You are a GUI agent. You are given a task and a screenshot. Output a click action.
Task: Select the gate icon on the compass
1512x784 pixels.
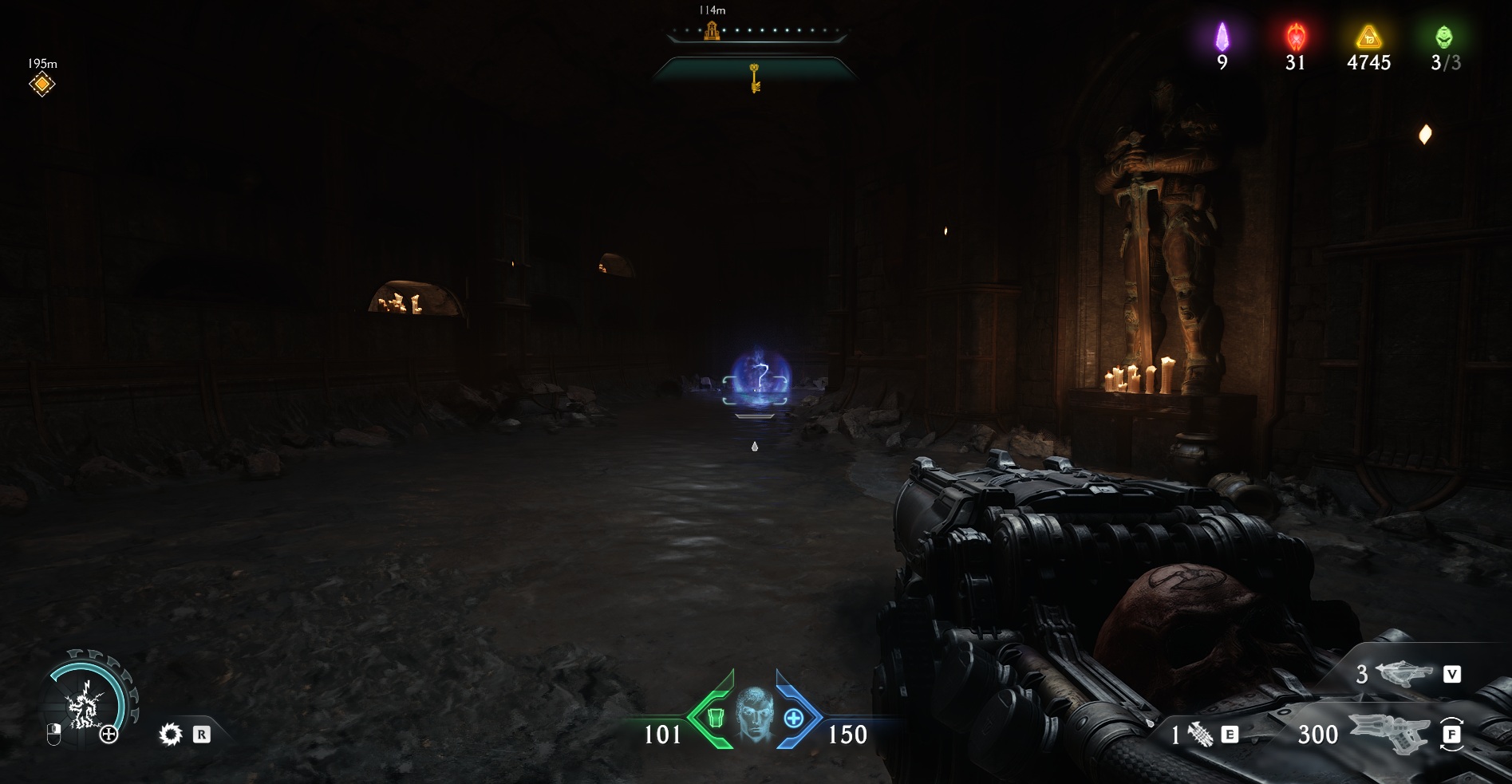click(x=712, y=31)
